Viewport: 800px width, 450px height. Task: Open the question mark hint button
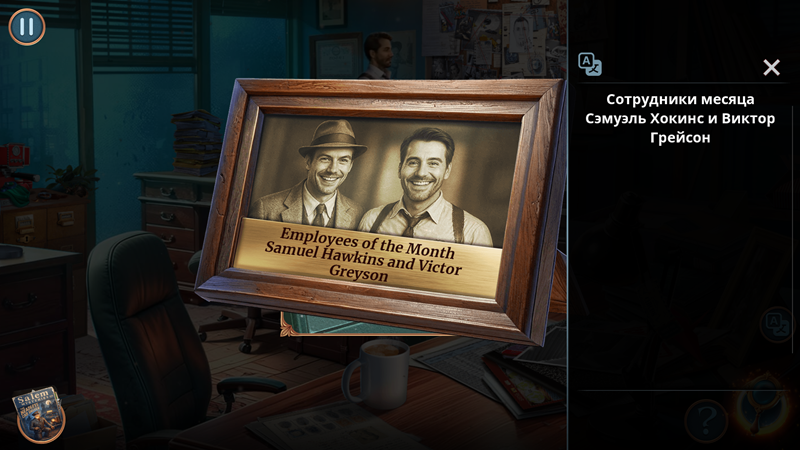[705, 419]
